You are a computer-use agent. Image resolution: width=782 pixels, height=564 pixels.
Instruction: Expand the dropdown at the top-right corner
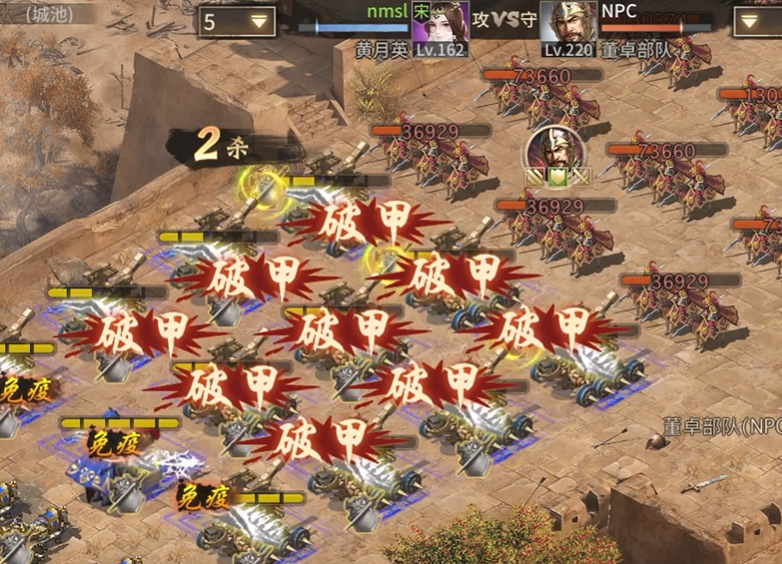(756, 21)
